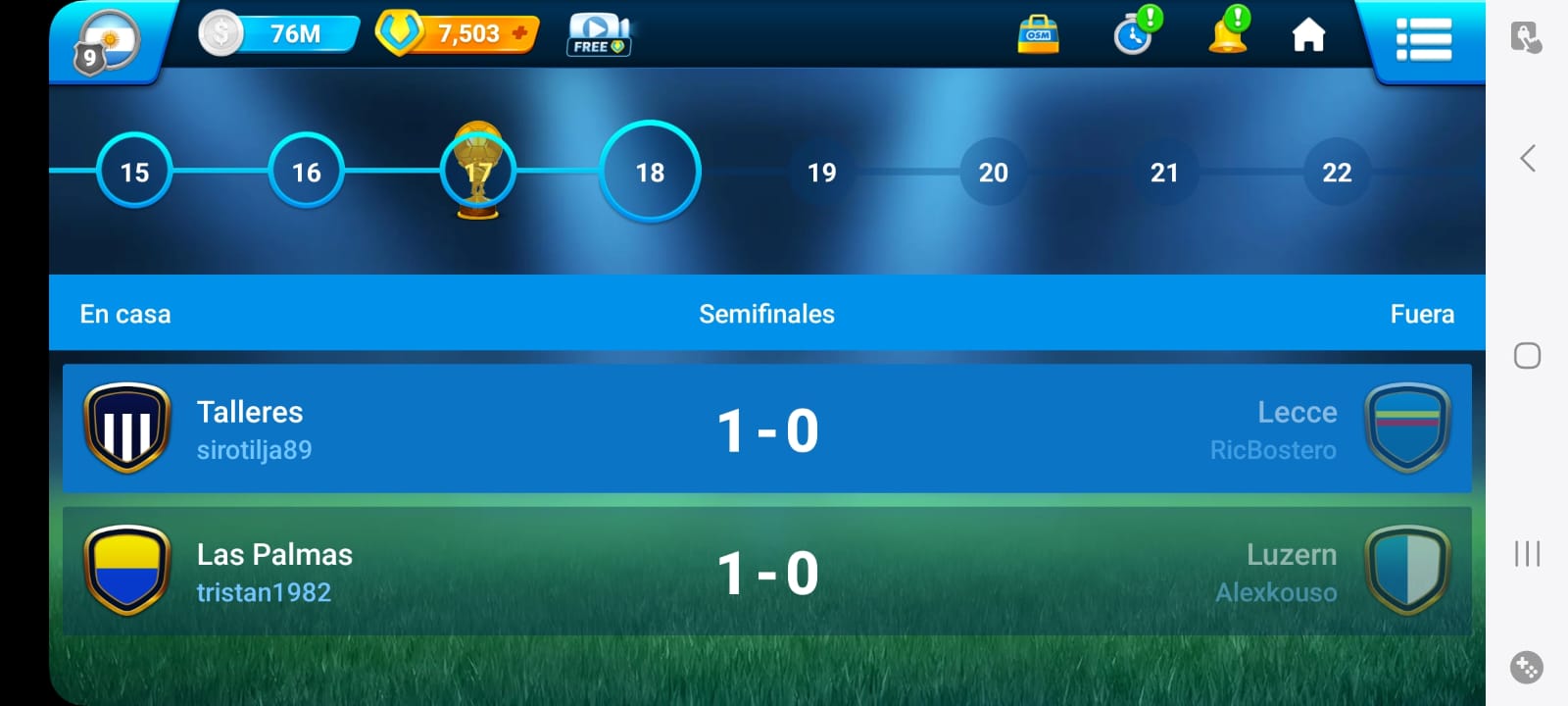Check the stopwatch timers icon
This screenshot has width=1568, height=706.
[1135, 34]
